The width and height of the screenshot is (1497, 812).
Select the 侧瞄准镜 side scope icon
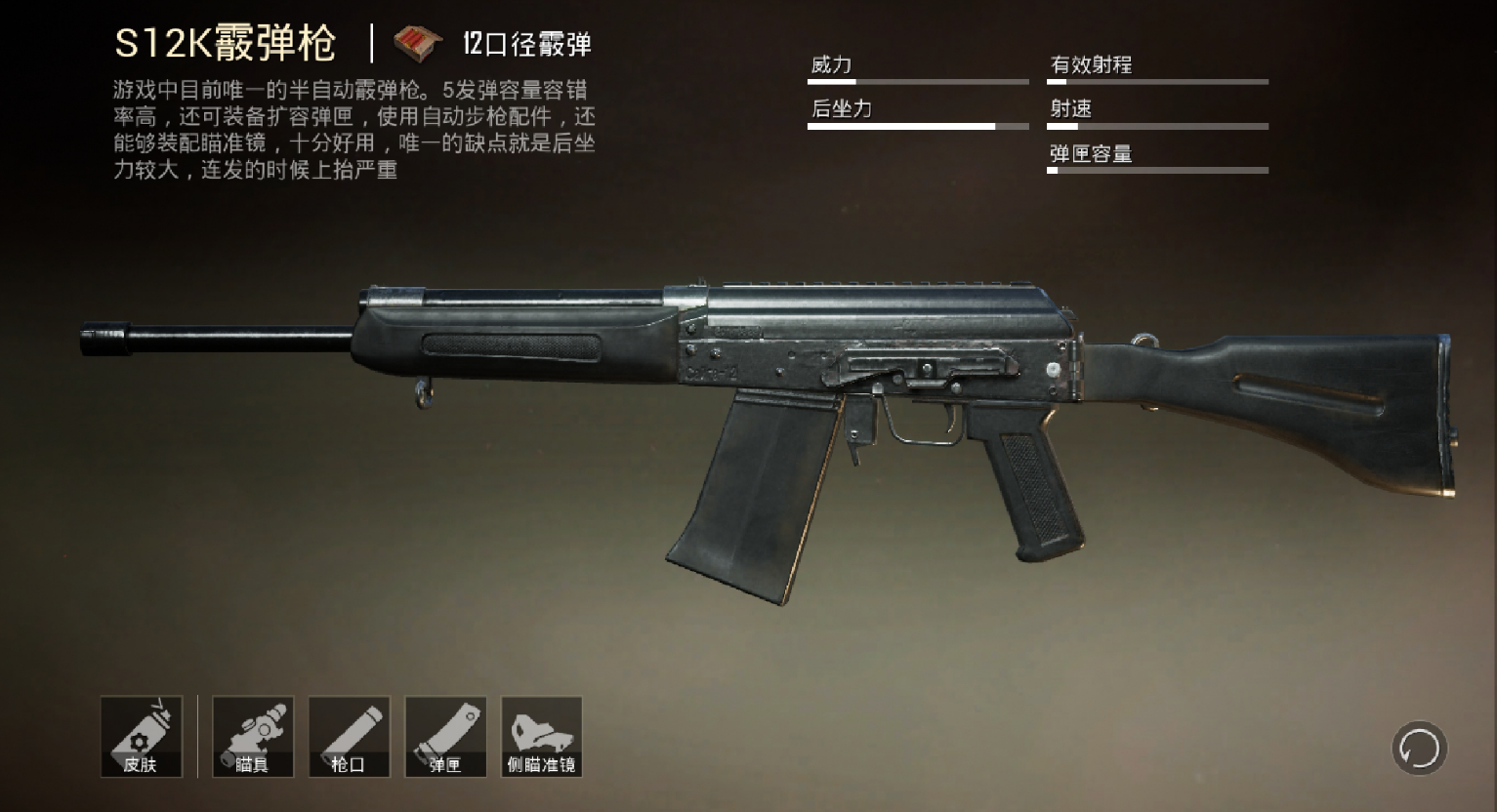pos(542,736)
